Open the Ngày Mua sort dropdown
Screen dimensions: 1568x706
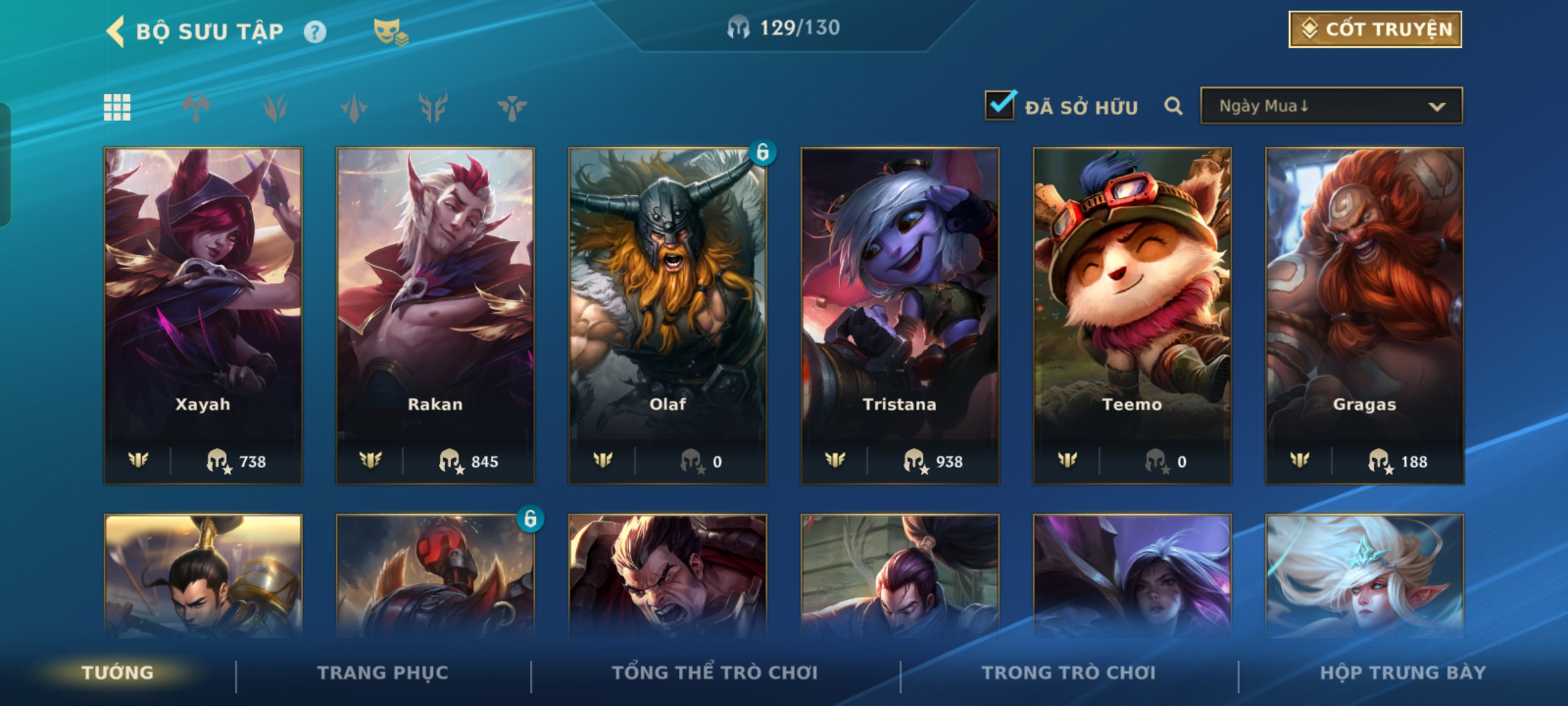[x=1331, y=106]
